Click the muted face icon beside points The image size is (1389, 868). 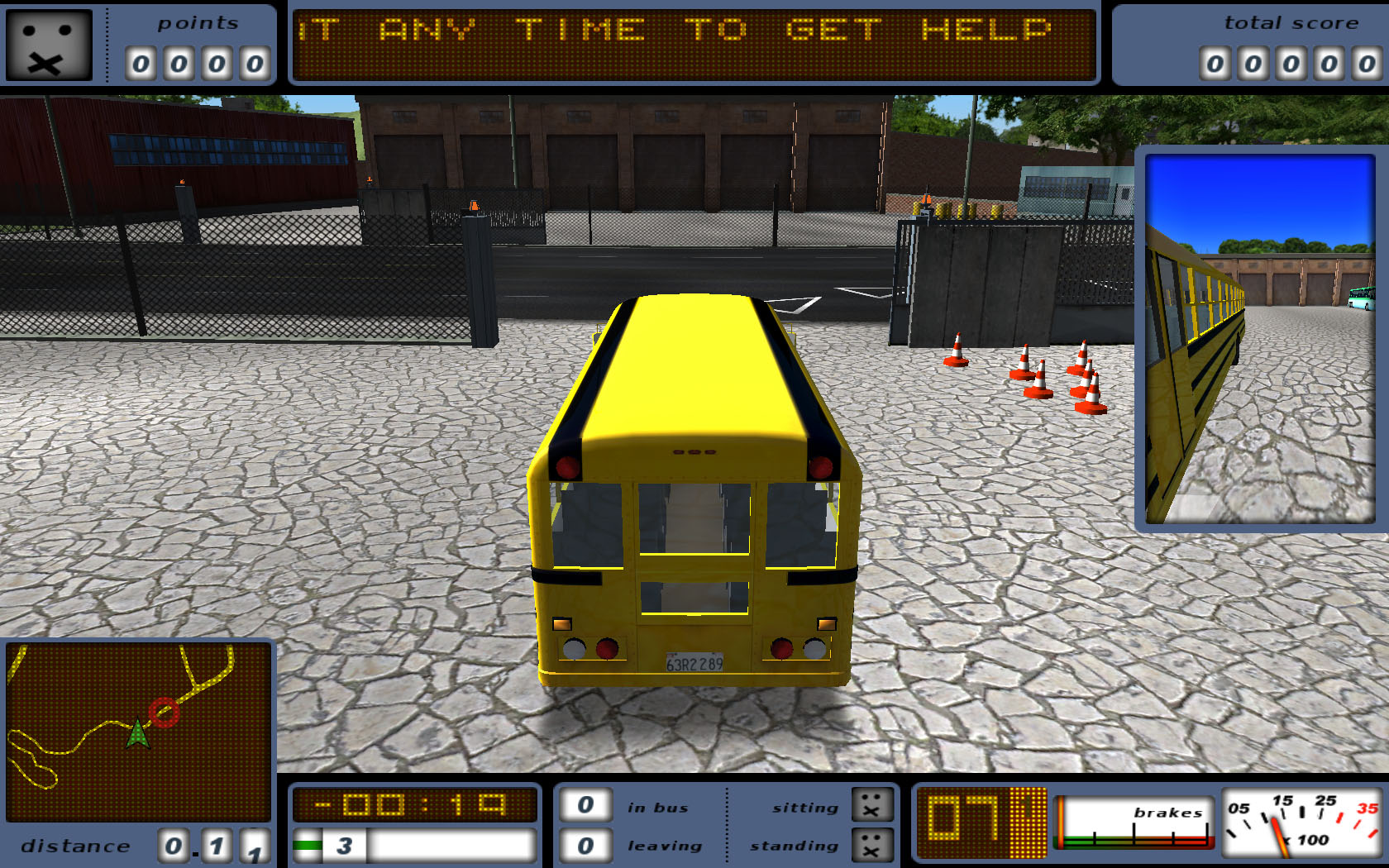click(x=50, y=45)
